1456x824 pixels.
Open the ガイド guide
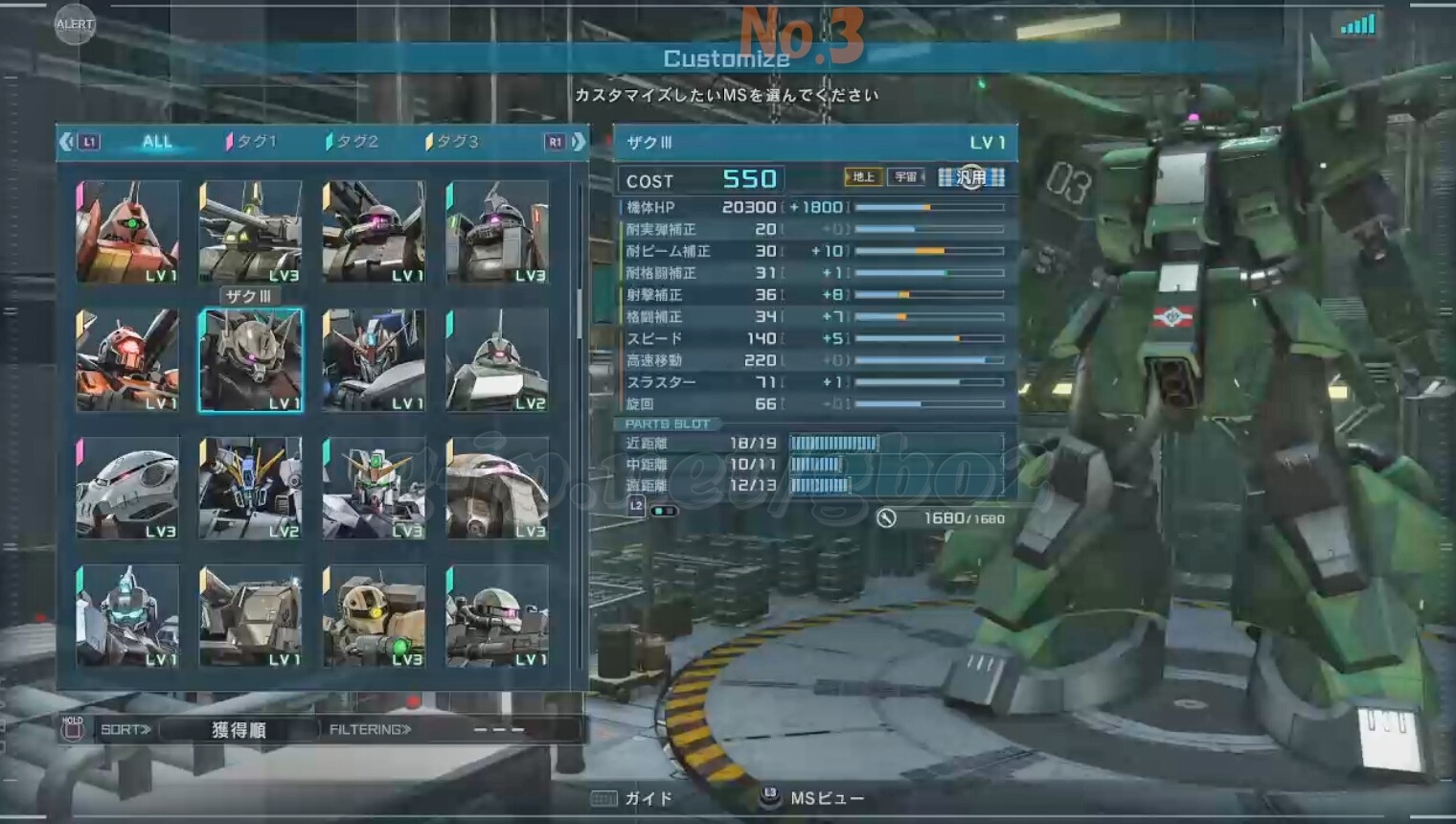click(633, 798)
